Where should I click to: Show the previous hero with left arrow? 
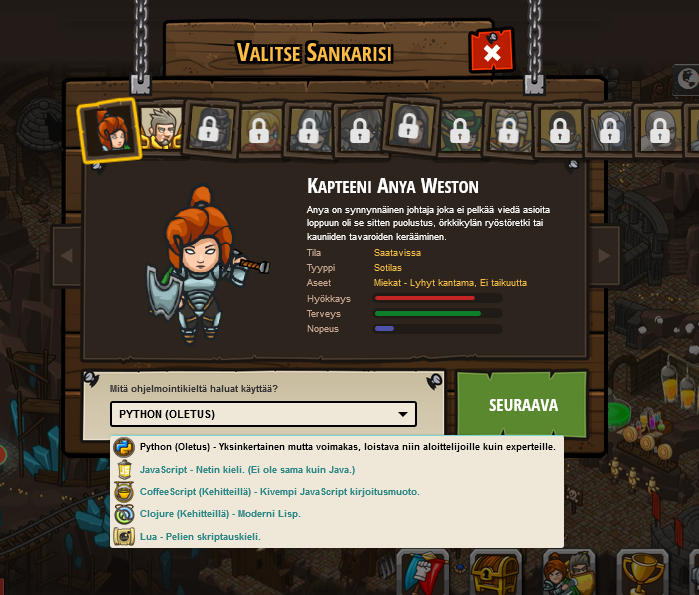[x=66, y=256]
